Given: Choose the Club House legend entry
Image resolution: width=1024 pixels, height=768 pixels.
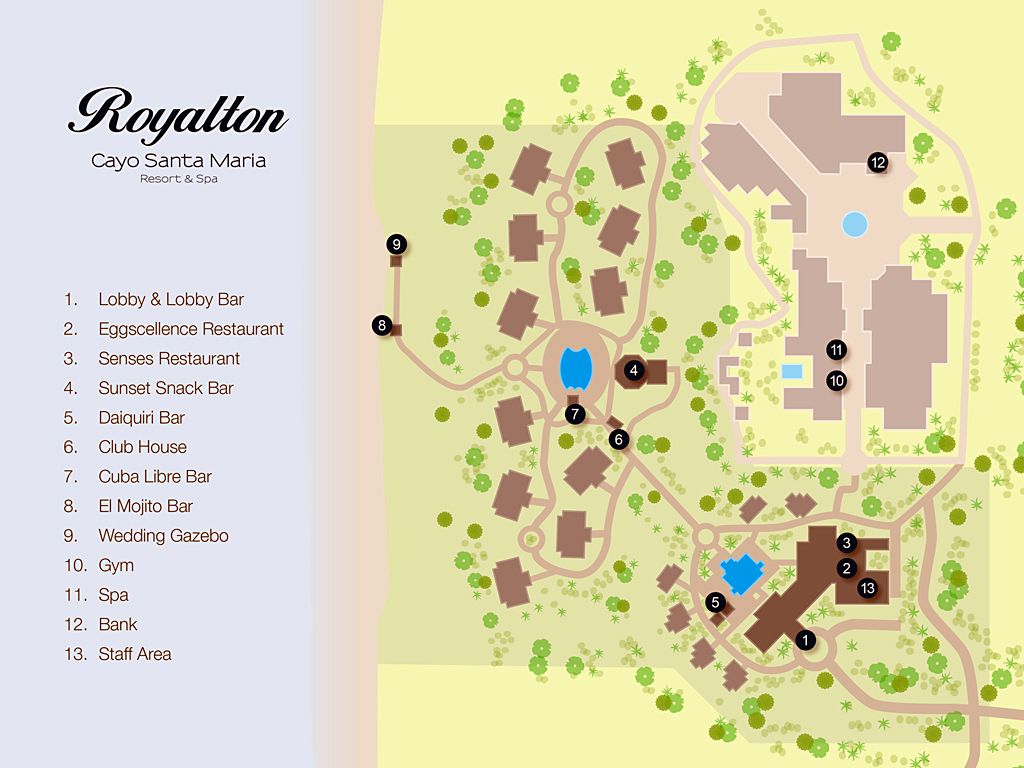Looking at the screenshot, I should (x=142, y=447).
